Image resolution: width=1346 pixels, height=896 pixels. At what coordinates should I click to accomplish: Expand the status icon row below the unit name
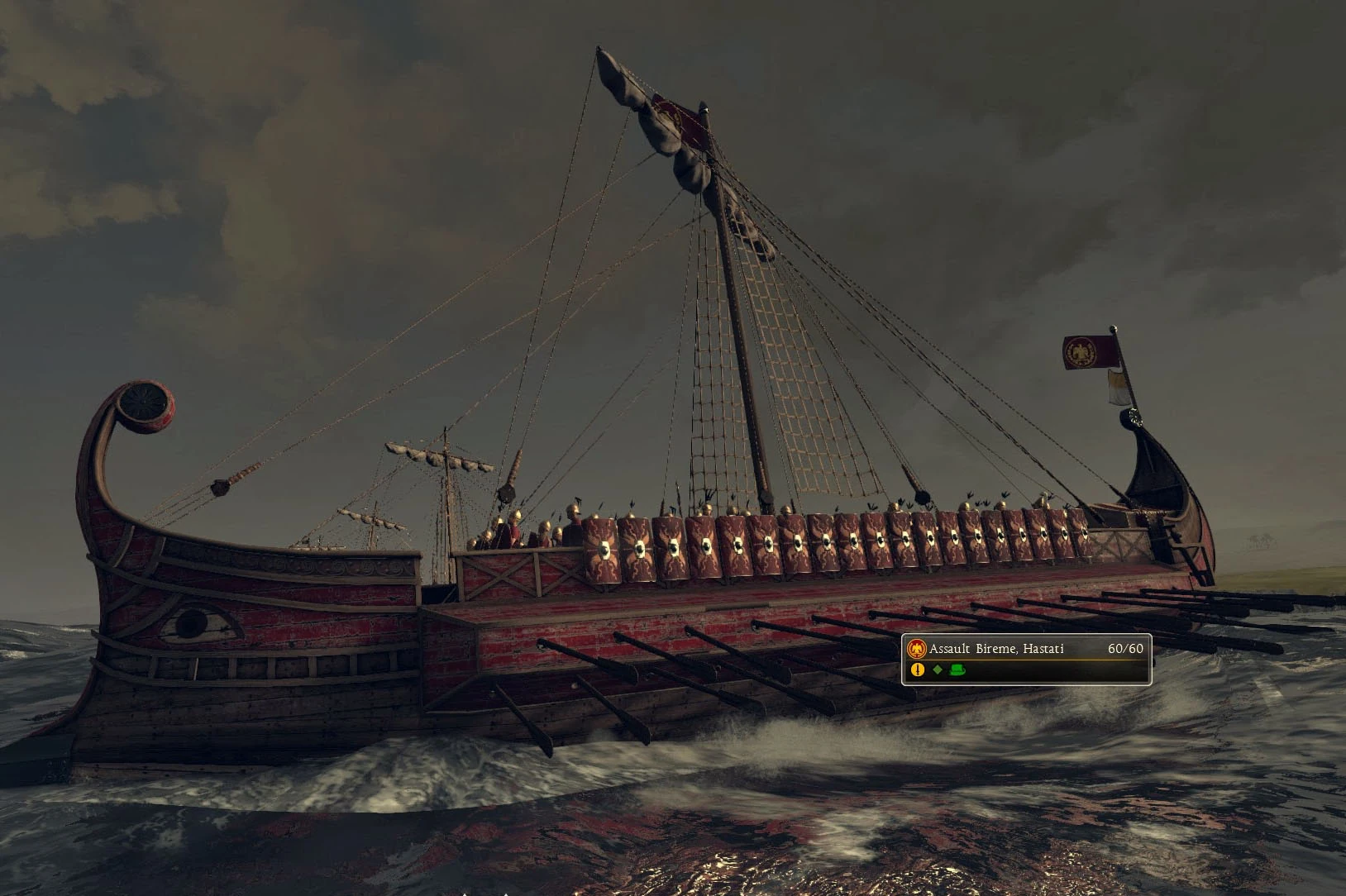click(937, 670)
